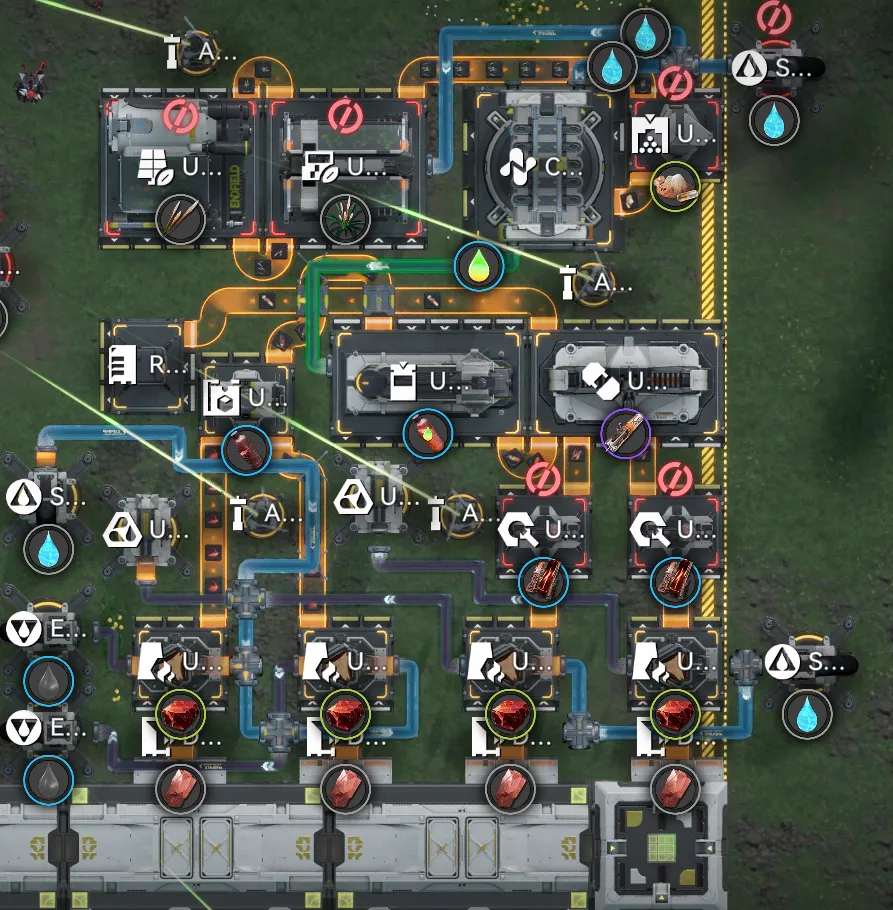The width and height of the screenshot is (893, 910).
Task: Choose the bread item icon in green ring
Action: (674, 186)
